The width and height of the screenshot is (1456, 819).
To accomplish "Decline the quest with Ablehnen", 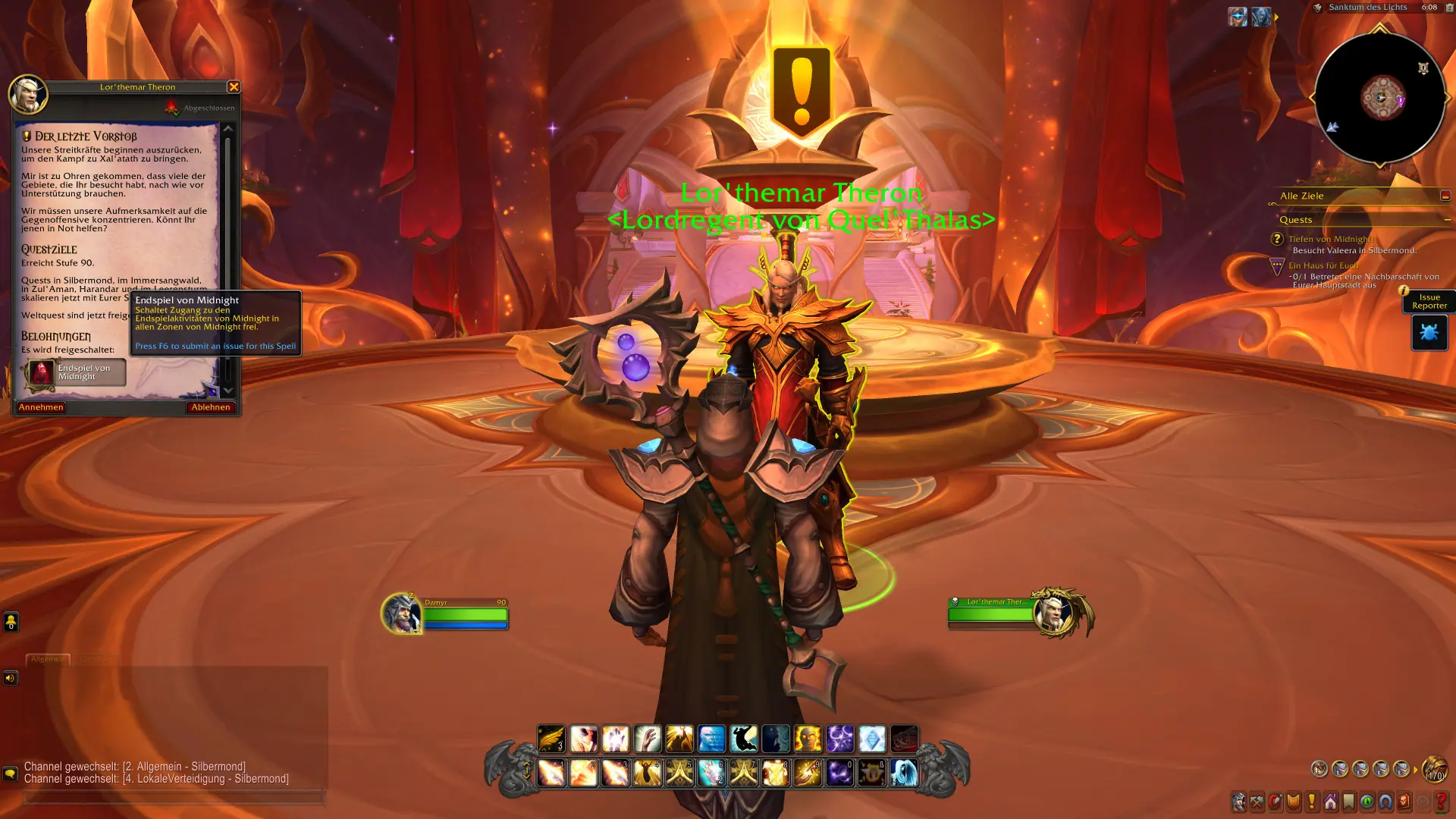I will (212, 407).
